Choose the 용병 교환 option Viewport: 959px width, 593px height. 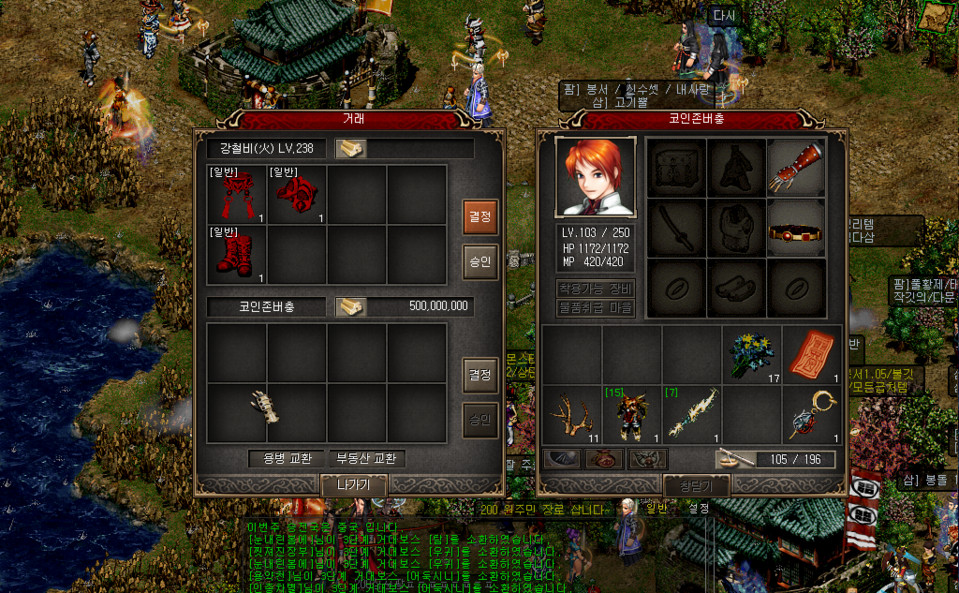pyautogui.click(x=285, y=459)
